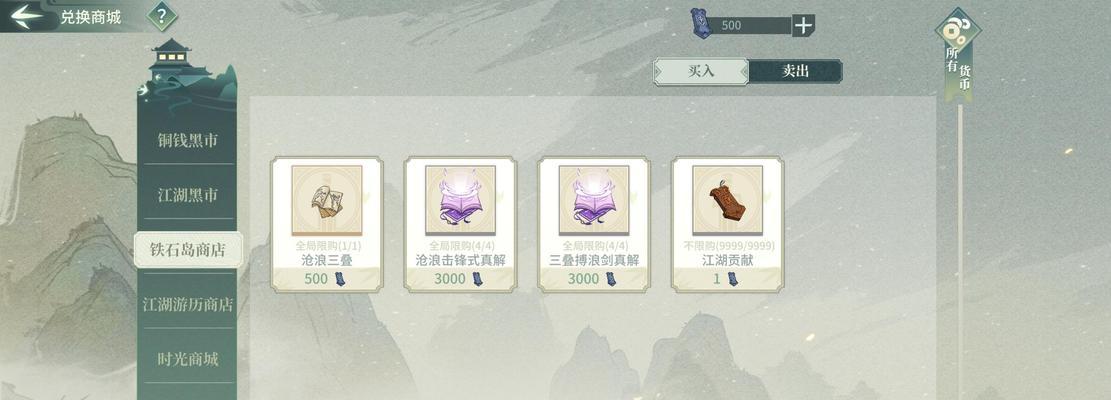
Task: Open the 时光商城 shop category
Action: coord(187,358)
